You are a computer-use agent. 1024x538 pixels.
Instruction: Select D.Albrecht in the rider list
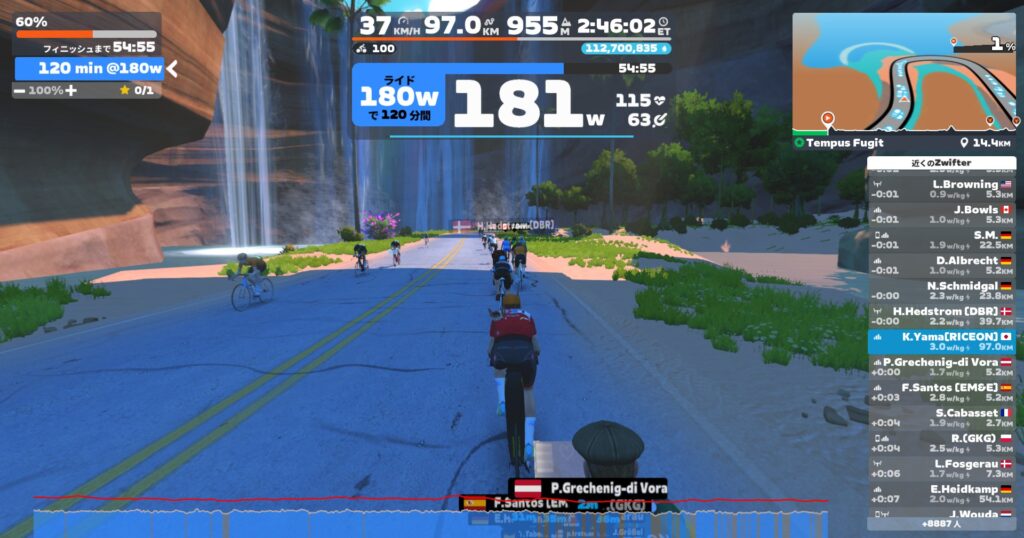click(x=941, y=264)
